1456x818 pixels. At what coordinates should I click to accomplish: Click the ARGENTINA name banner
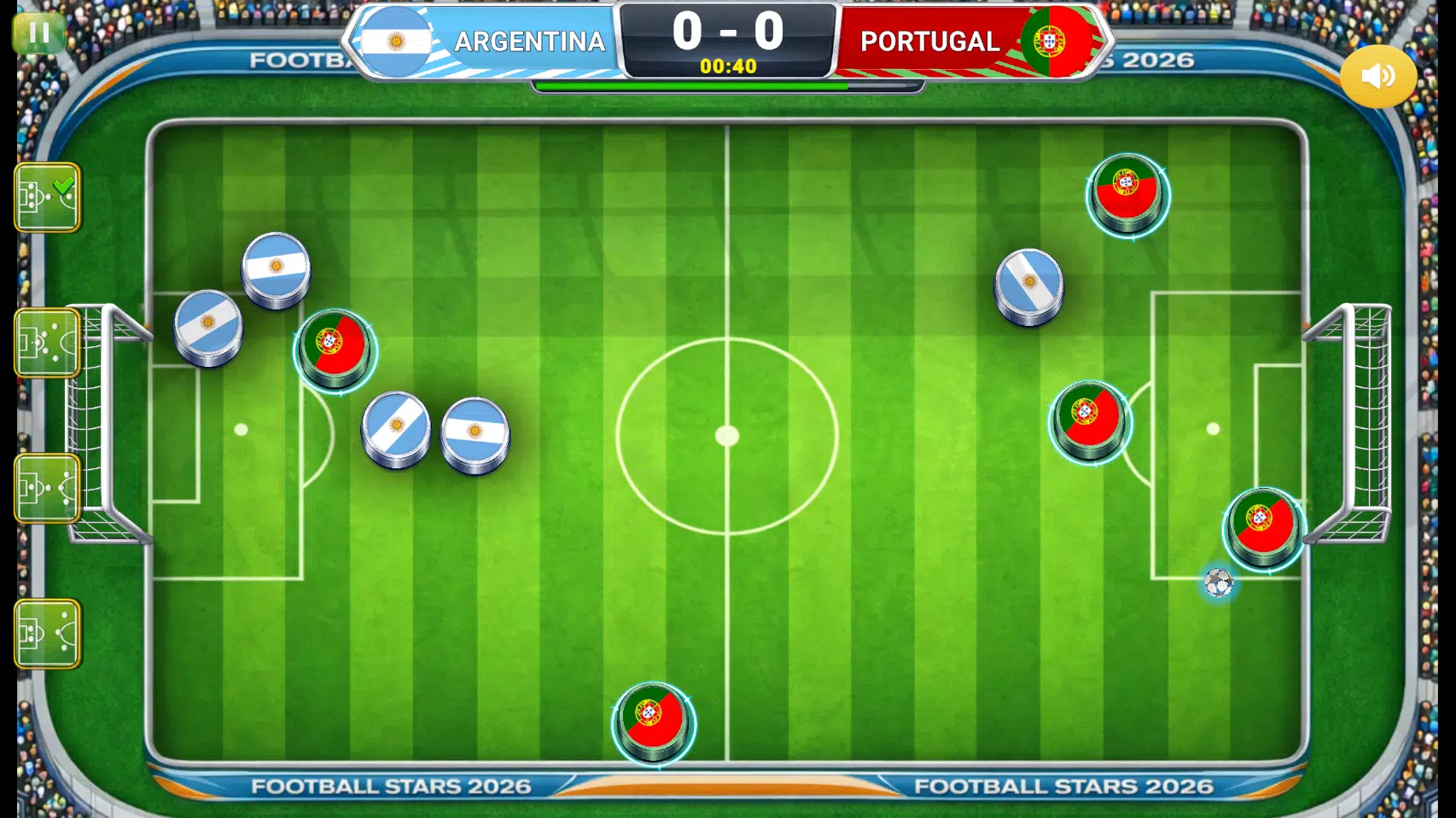point(529,40)
